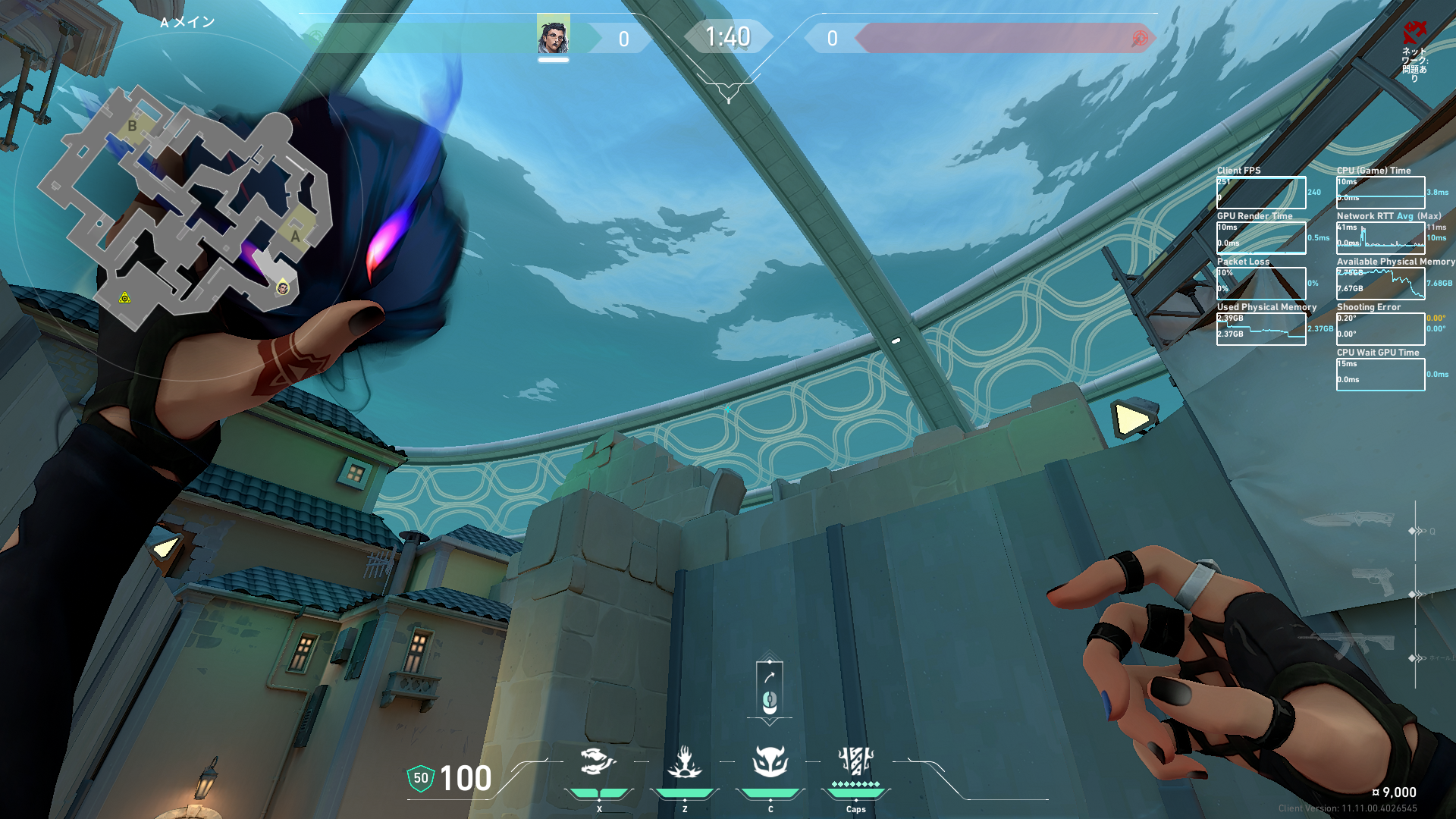
Task: Open the Client FPS performance graph
Action: [1261, 193]
